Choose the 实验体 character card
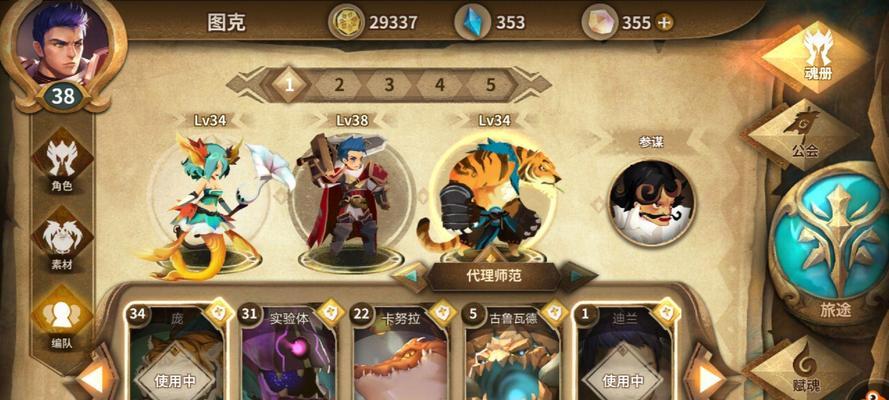The image size is (889, 400). coord(288,355)
